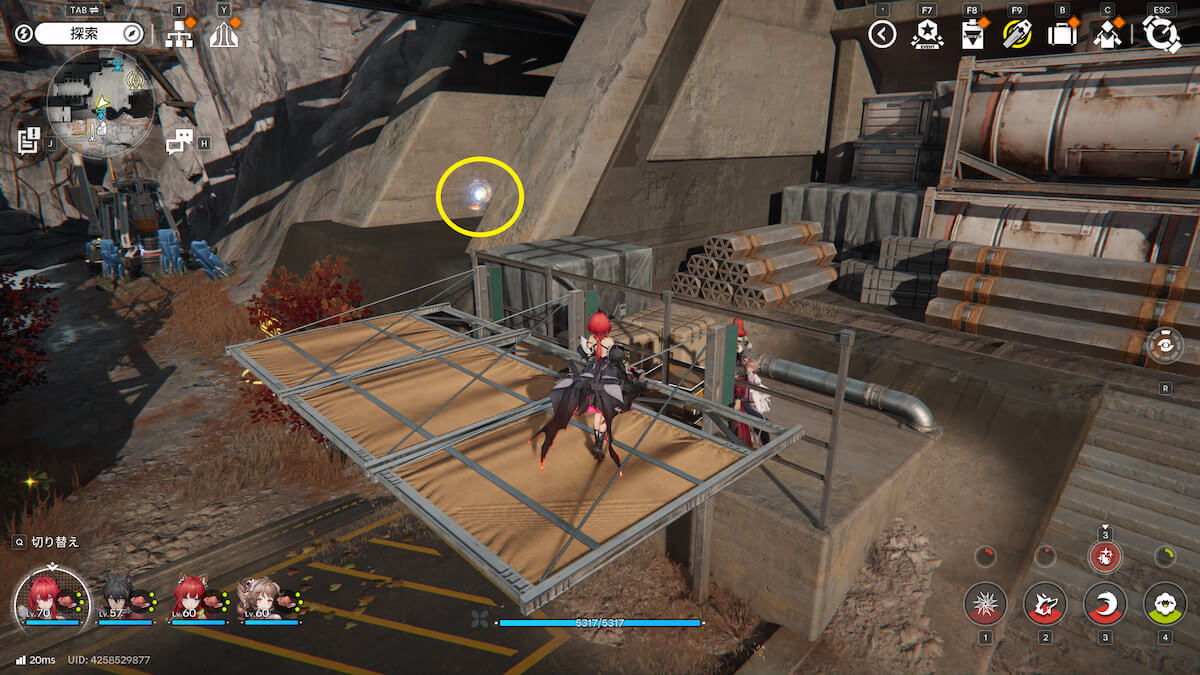Toggle the eye camera-view button

[x=1165, y=346]
